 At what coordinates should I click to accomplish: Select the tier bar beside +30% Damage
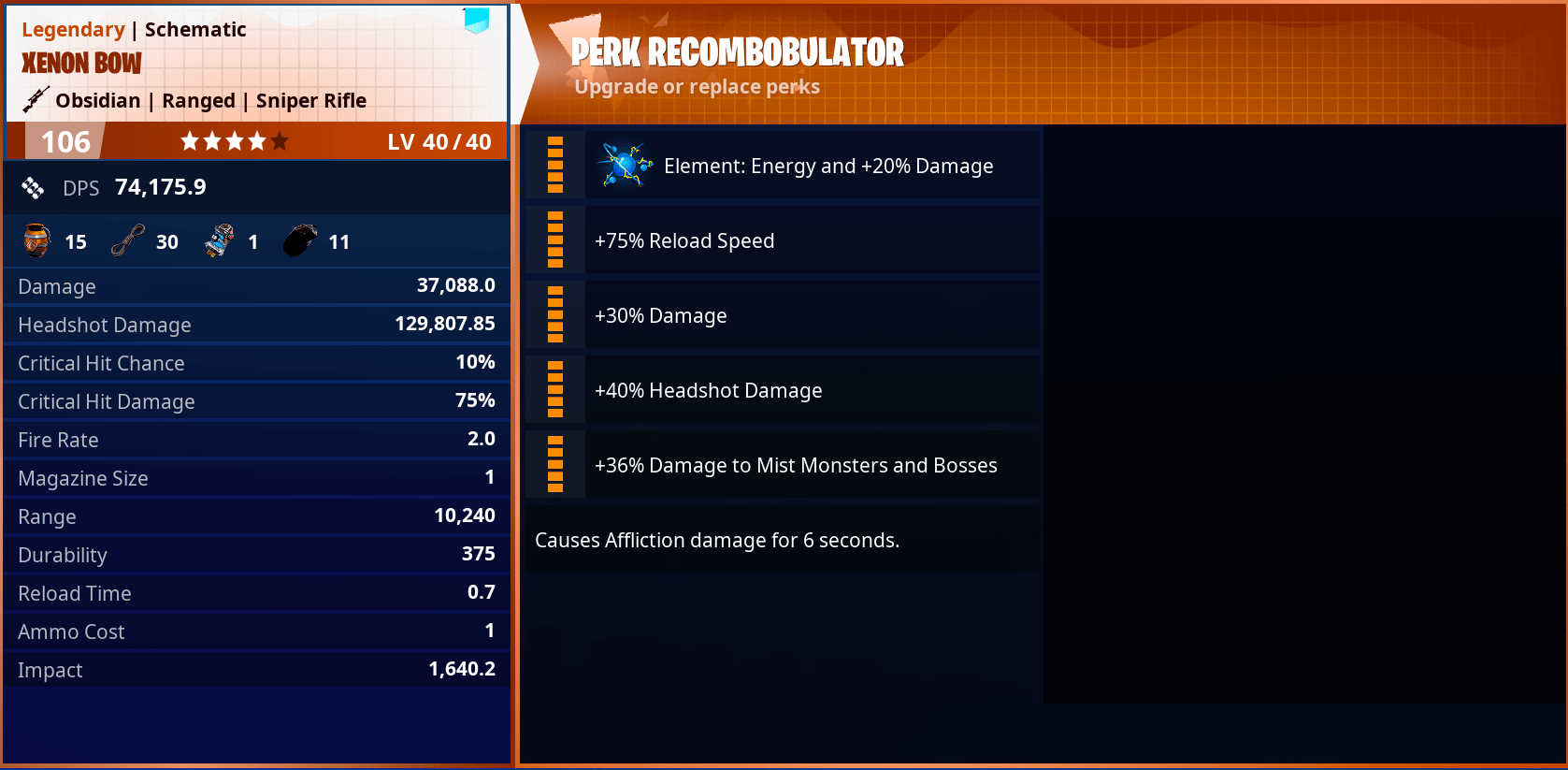point(554,314)
